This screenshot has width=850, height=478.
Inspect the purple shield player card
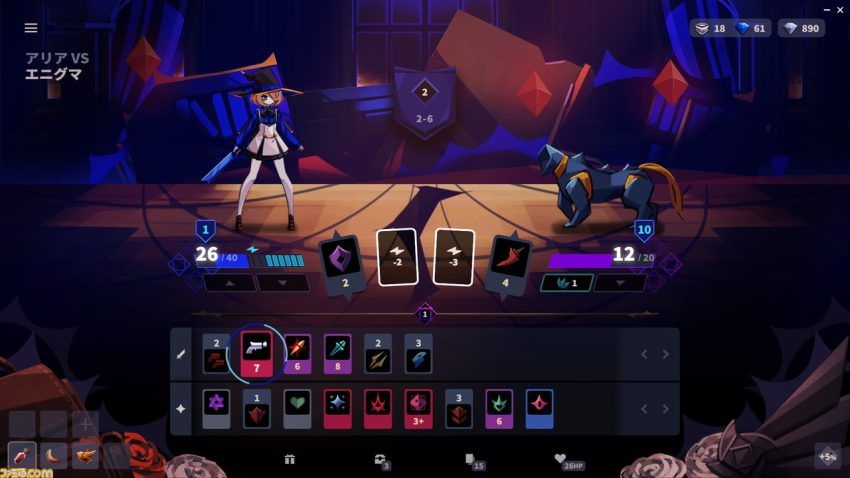338,263
